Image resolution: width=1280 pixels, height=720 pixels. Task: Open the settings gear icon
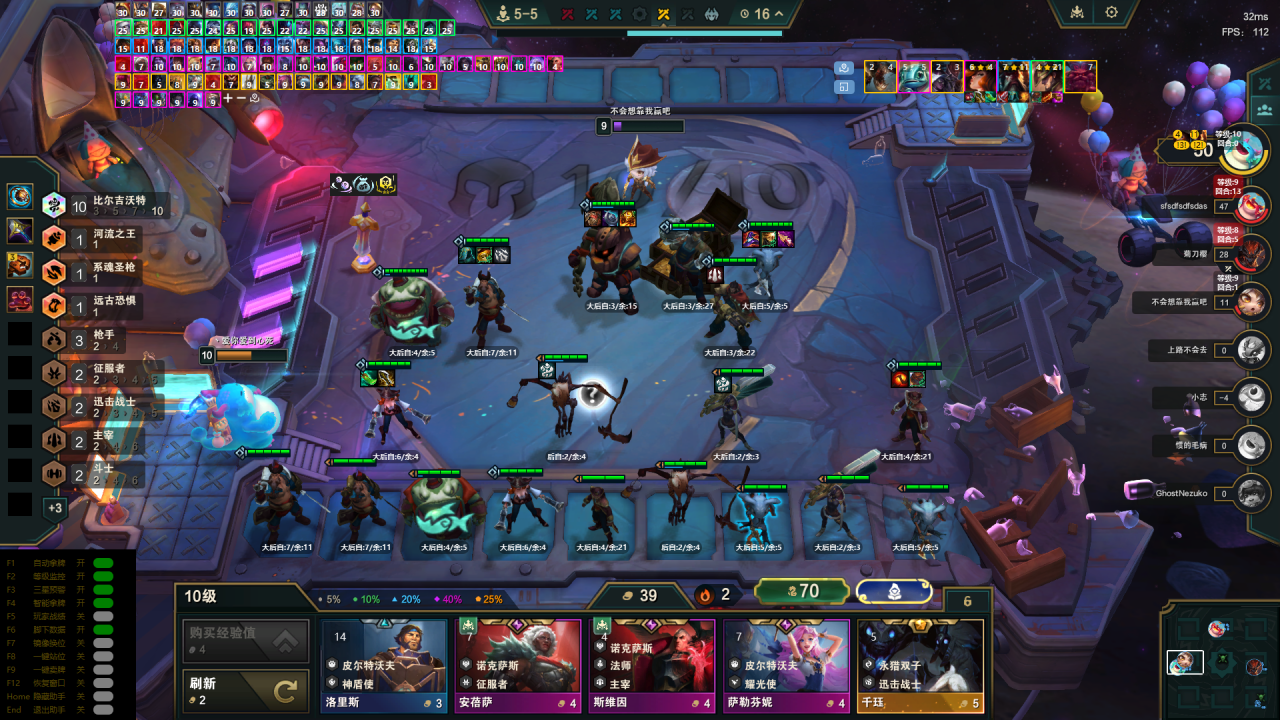click(x=1111, y=13)
